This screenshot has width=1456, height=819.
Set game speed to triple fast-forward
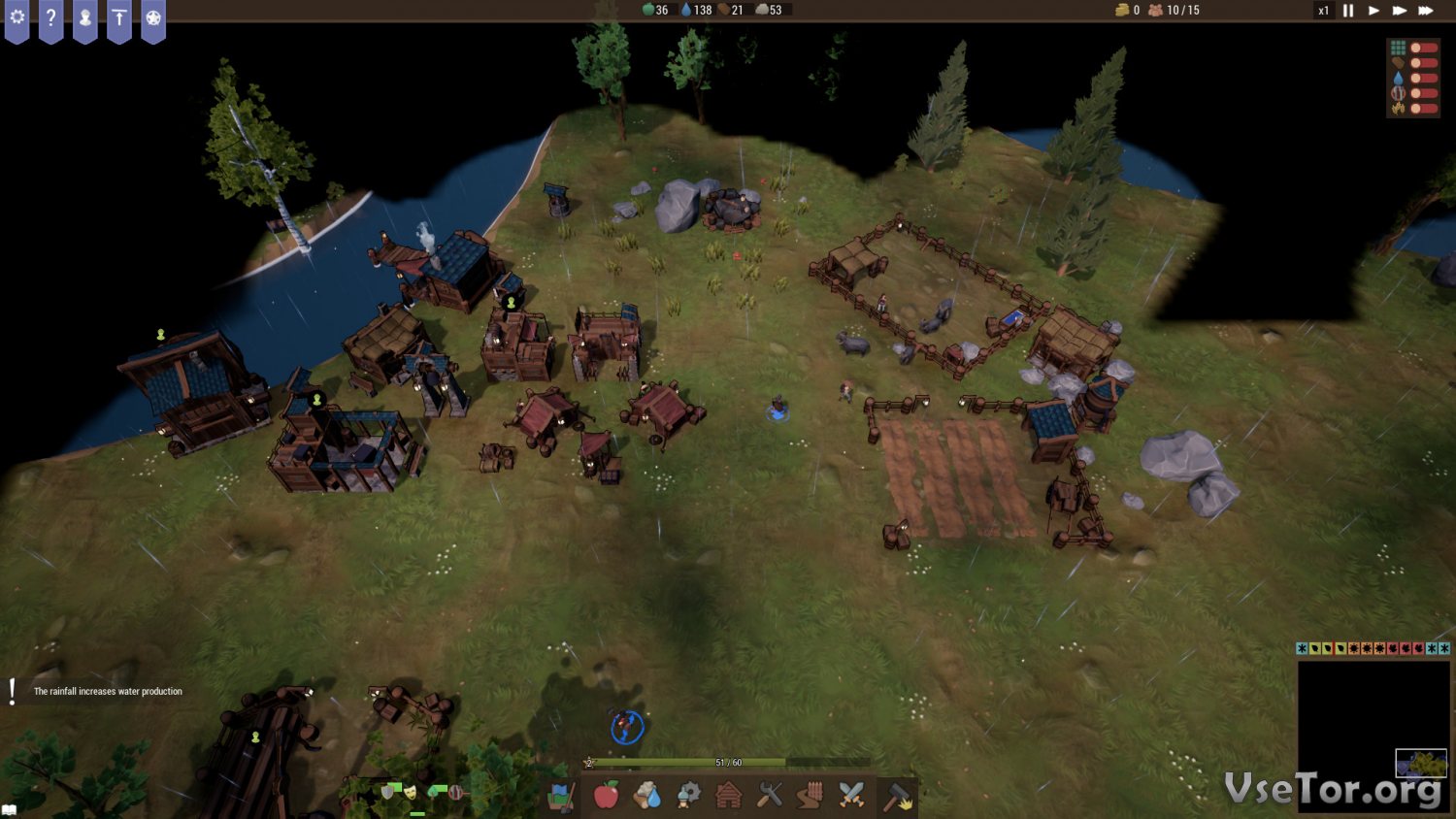pyautogui.click(x=1426, y=11)
